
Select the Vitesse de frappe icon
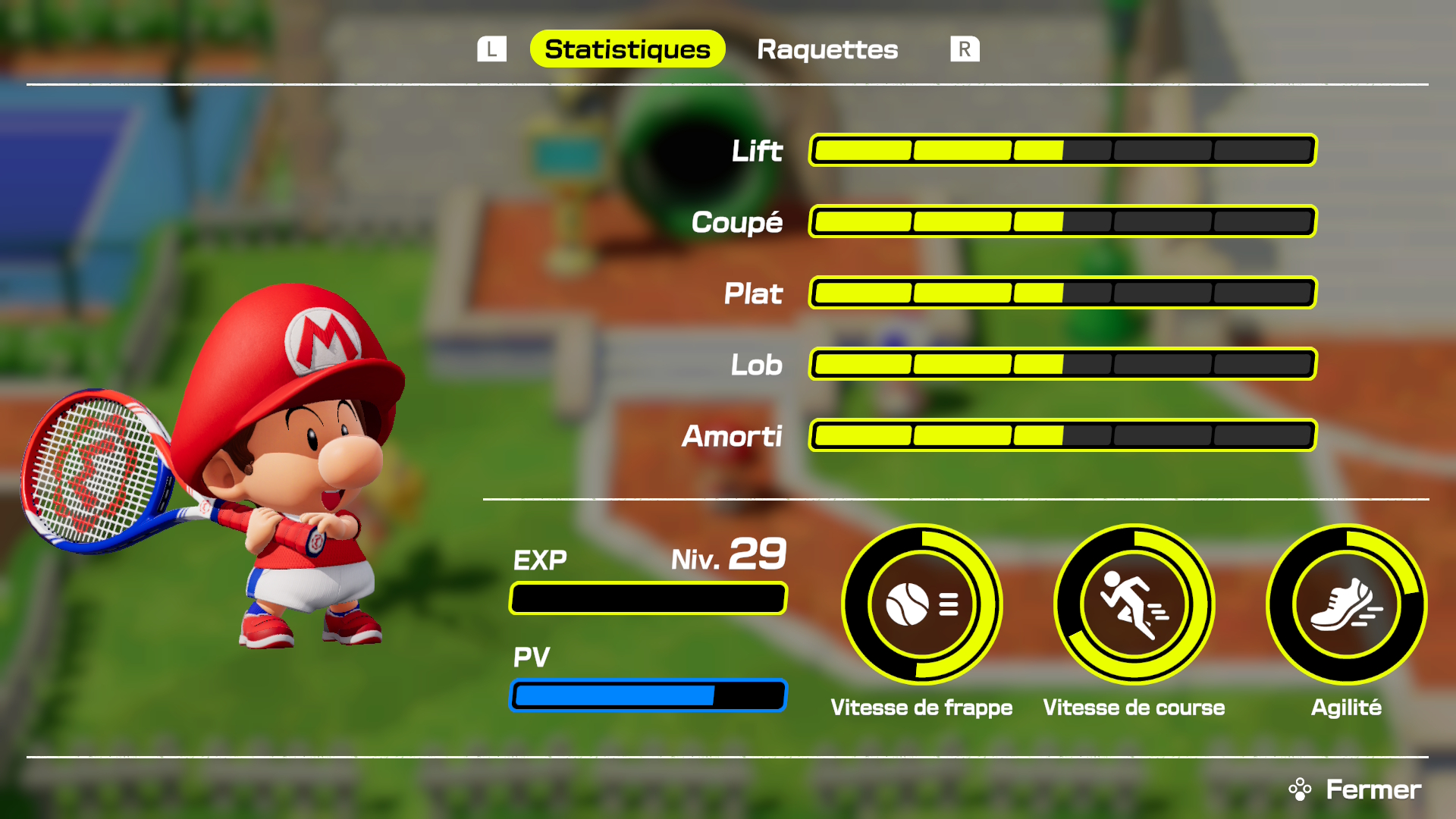pyautogui.click(x=921, y=604)
